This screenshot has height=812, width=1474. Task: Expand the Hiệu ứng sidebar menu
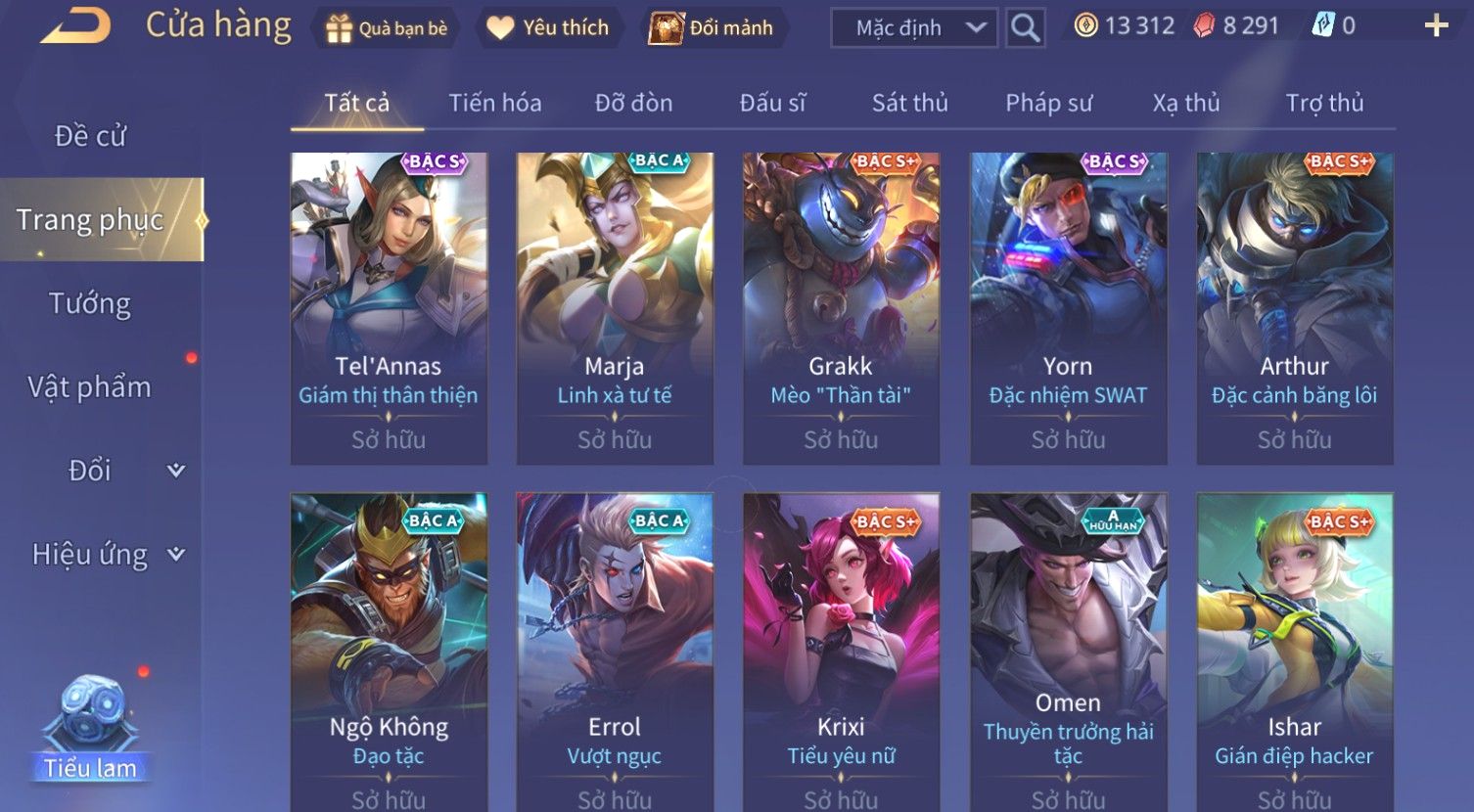[x=108, y=555]
